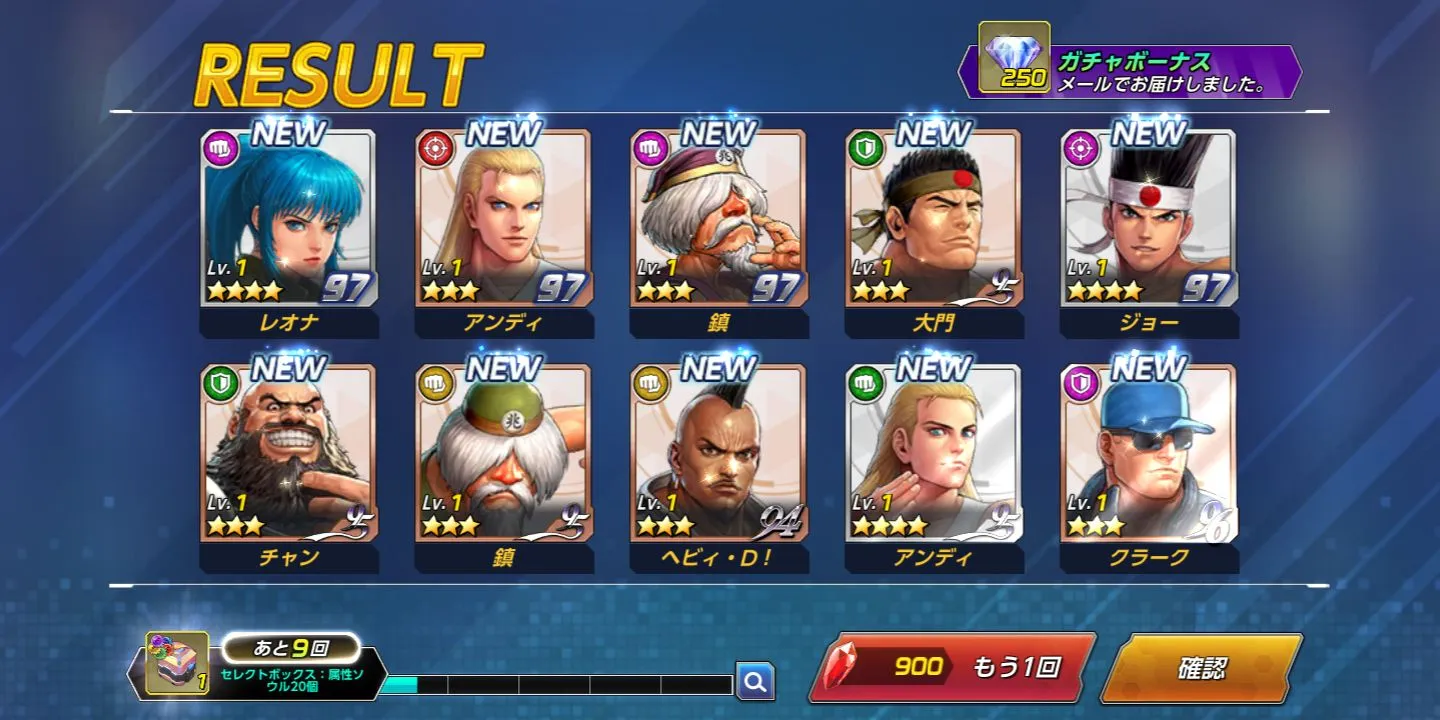This screenshot has width=1440, height=720.
Task: Open the magnifying glass details button
Action: tap(755, 682)
